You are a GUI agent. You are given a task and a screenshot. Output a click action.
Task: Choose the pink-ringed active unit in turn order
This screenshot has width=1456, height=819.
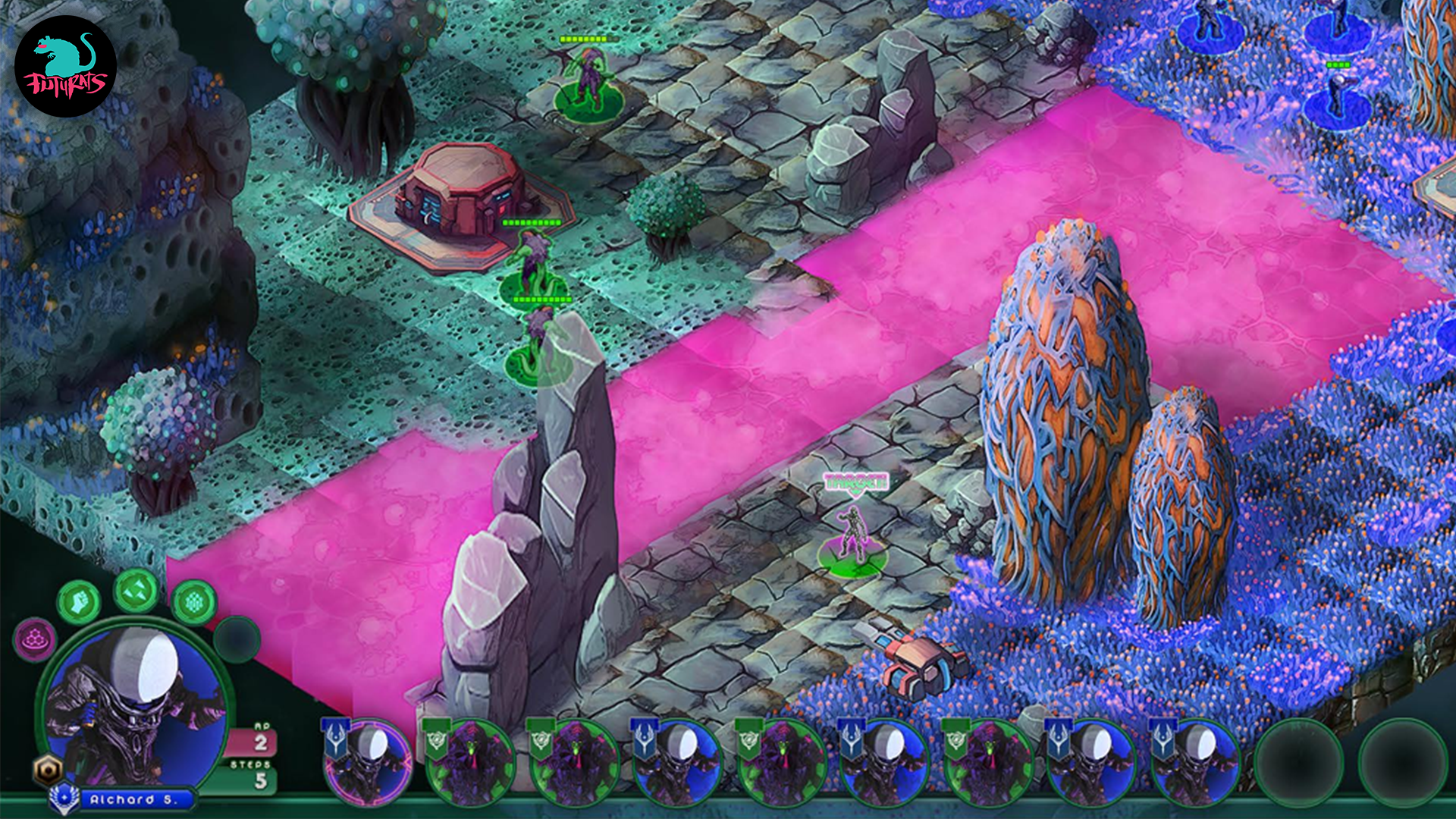(368, 762)
